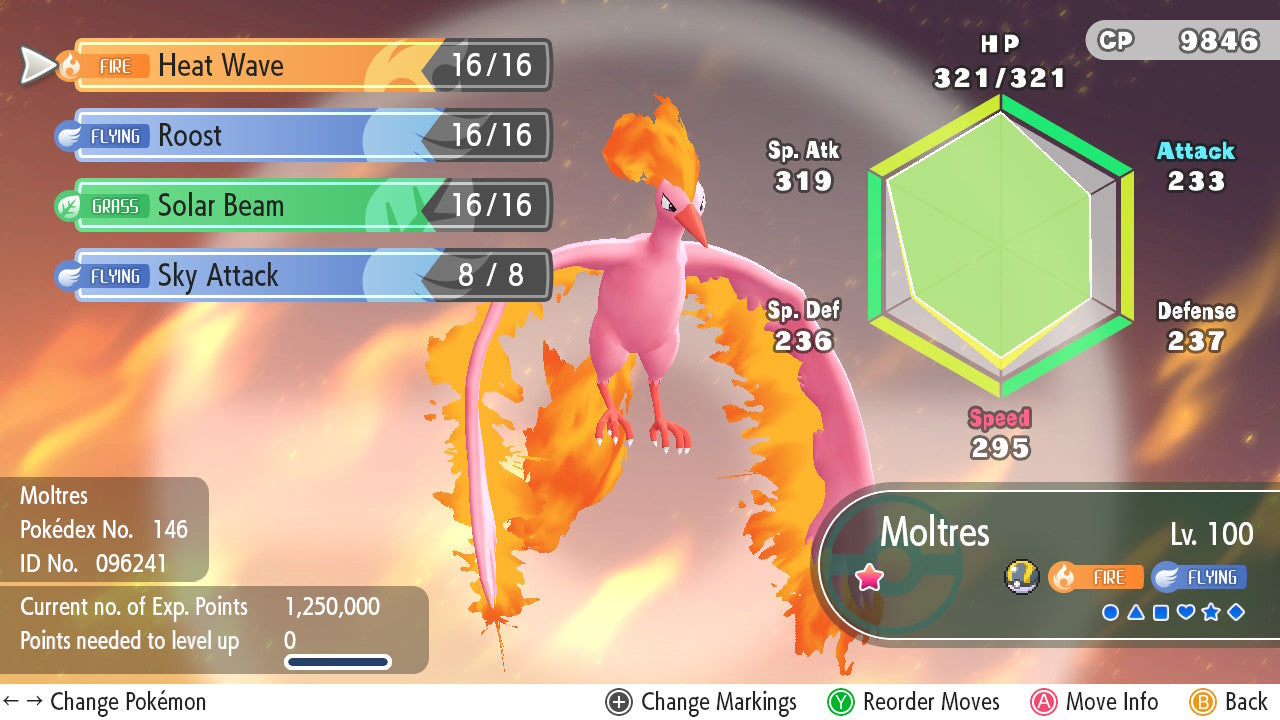Select the diamond marking symbol
1280x720 pixels.
coord(1236,612)
